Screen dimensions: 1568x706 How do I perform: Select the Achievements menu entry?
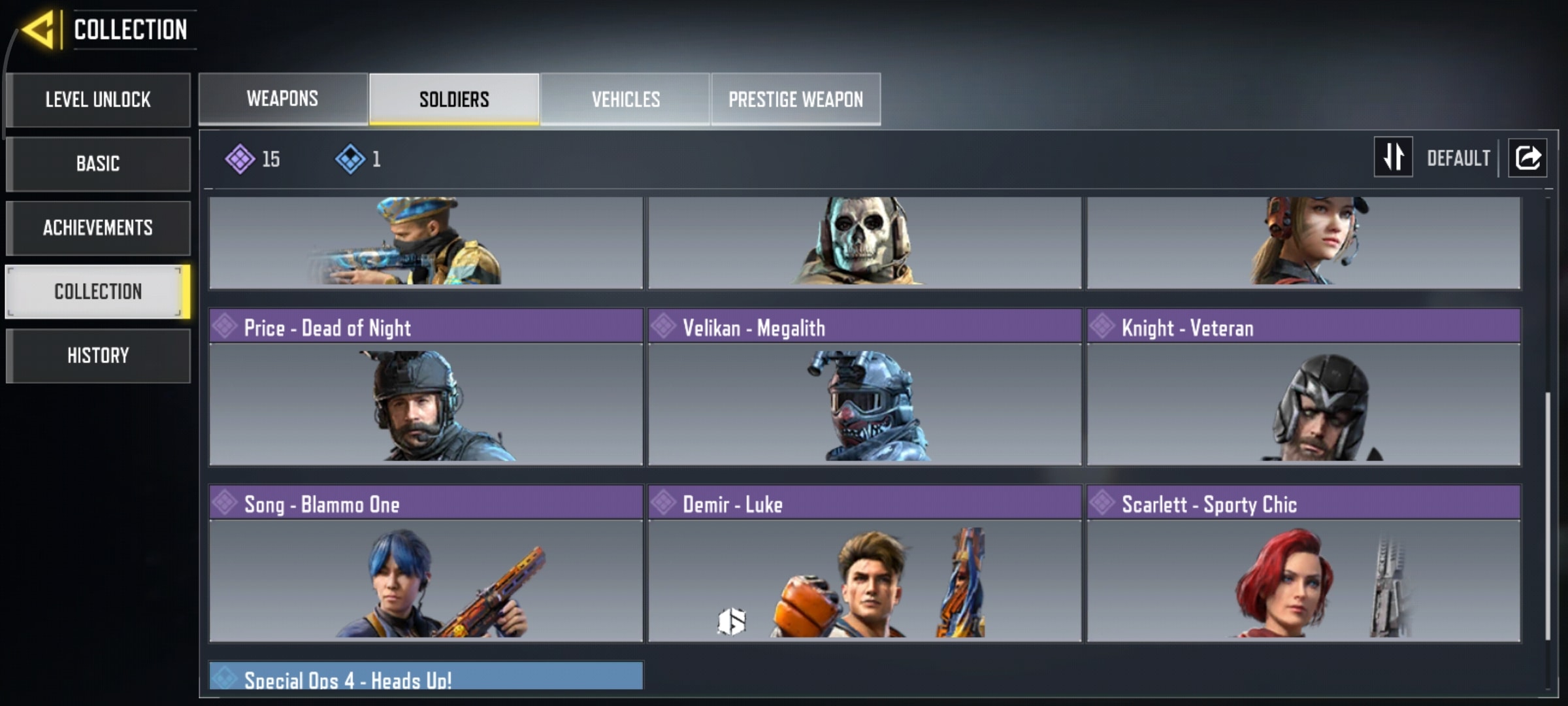pos(98,228)
